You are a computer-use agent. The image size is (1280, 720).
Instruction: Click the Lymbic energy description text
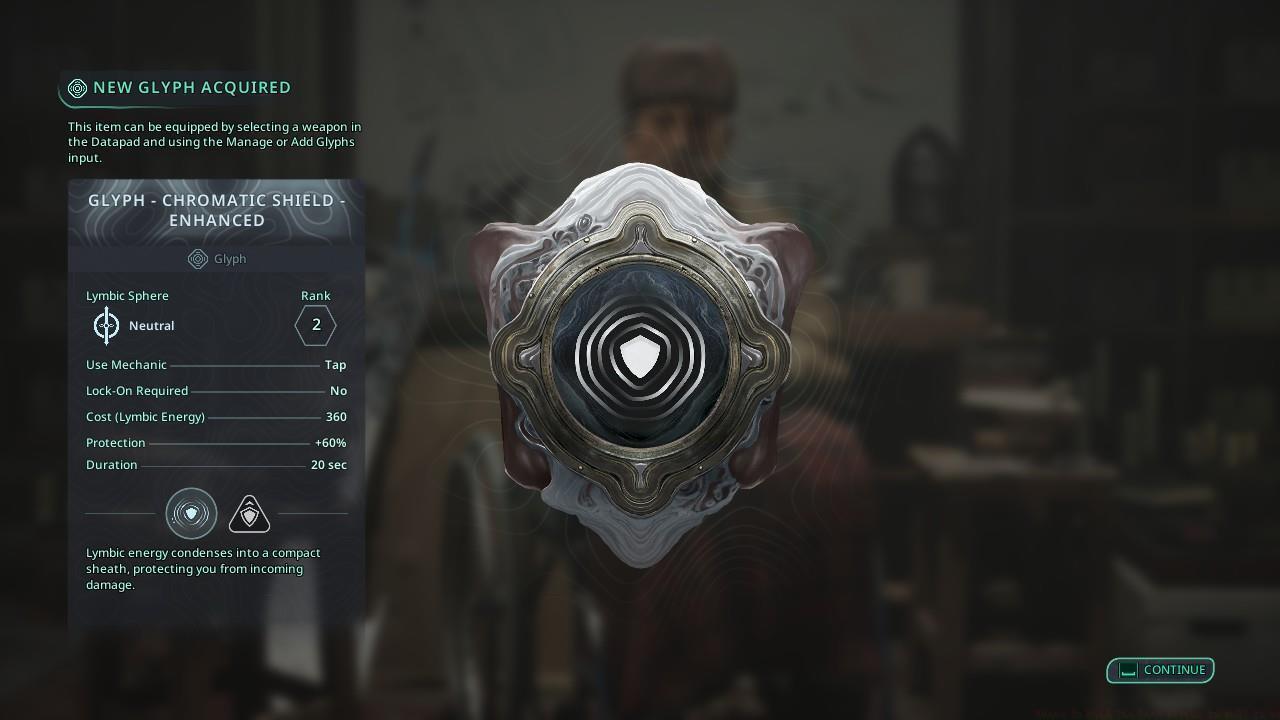pos(203,568)
